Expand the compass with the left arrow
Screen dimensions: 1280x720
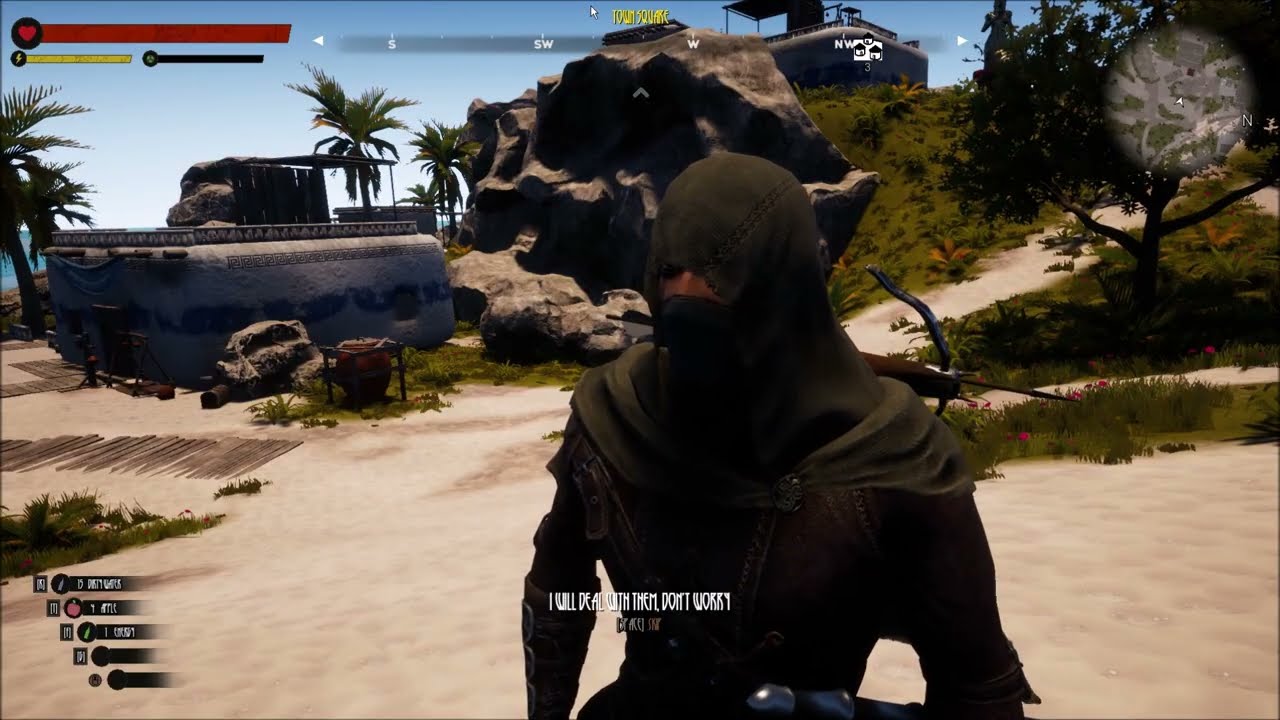coord(318,42)
